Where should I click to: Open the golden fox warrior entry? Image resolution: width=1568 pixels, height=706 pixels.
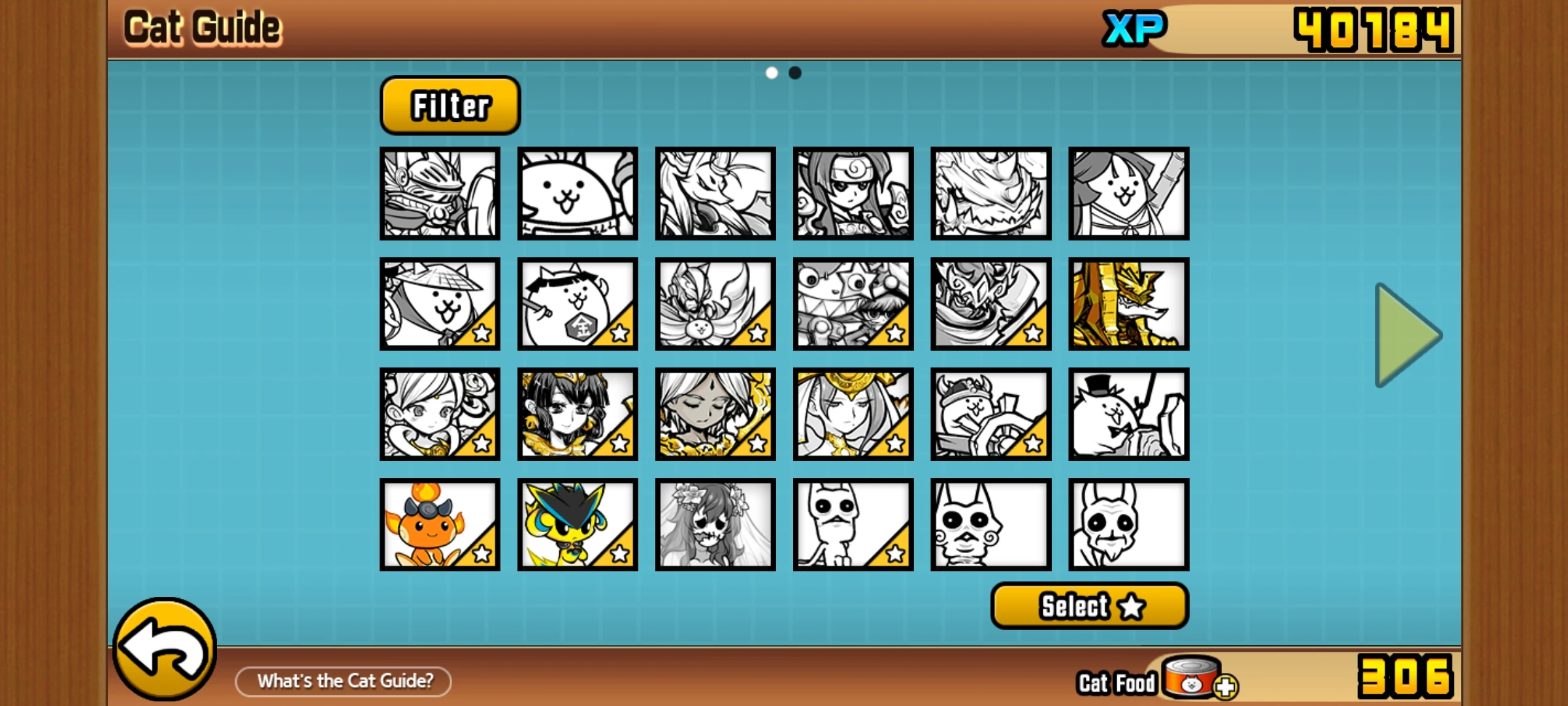(1128, 304)
